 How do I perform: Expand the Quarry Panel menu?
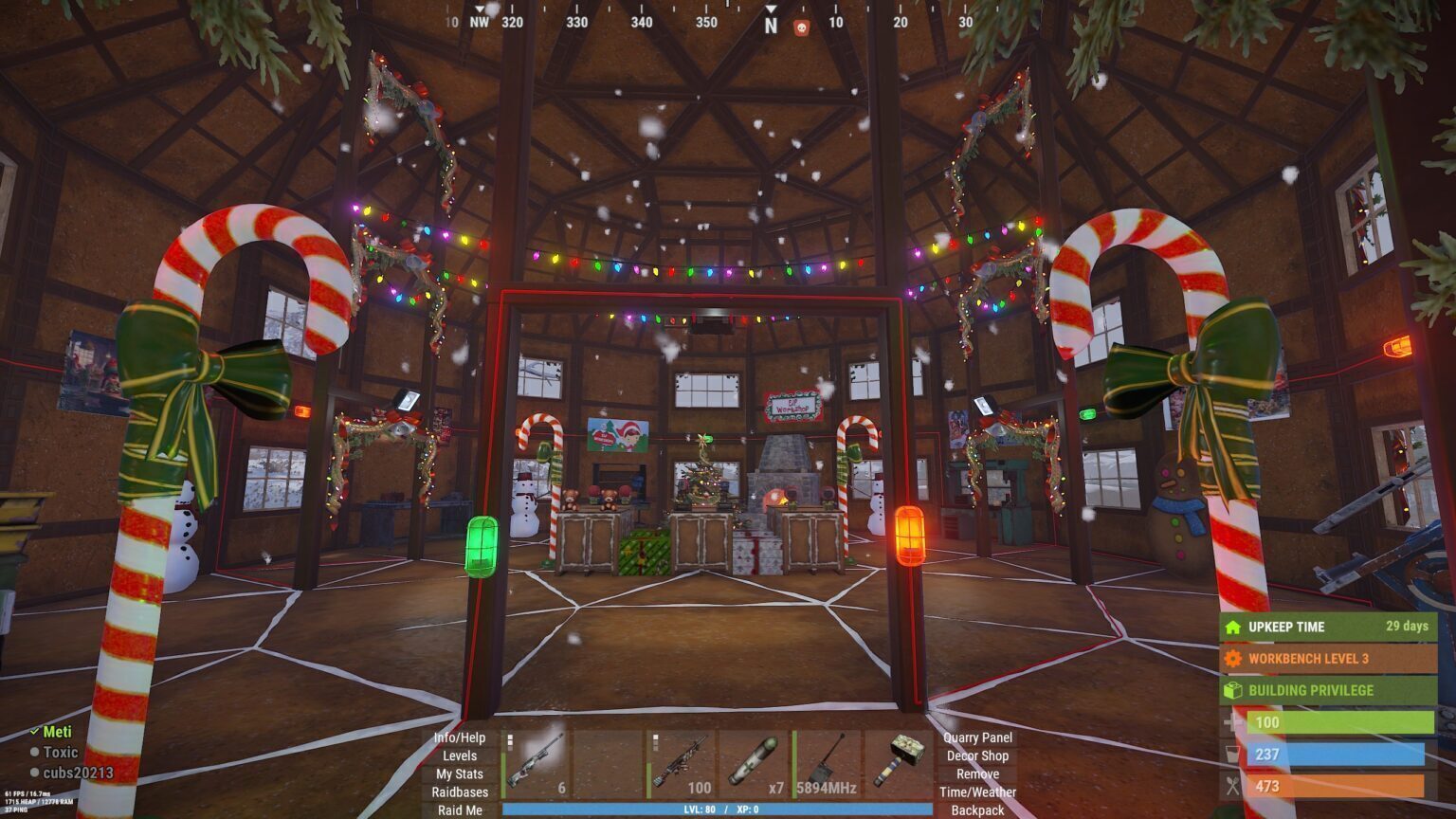tap(978, 737)
